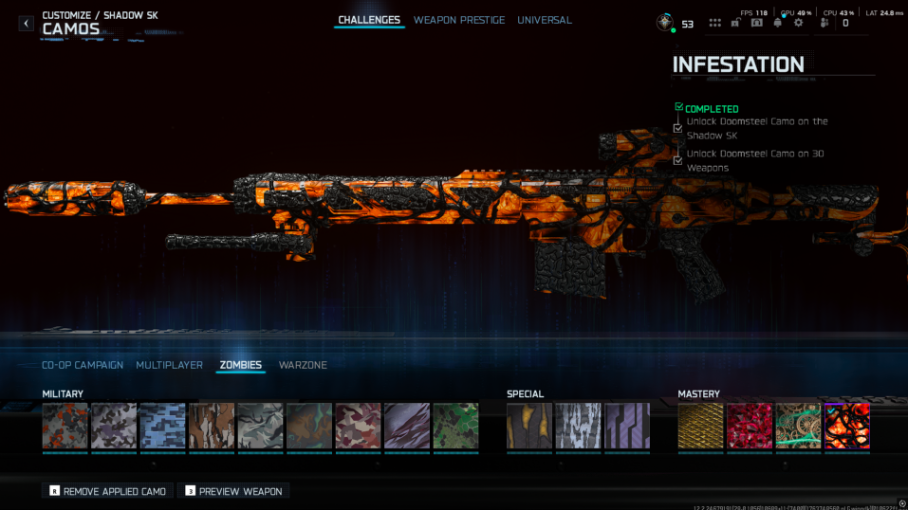This screenshot has height=510, width=908.
Task: Switch to the Challenges tab
Action: point(369,20)
